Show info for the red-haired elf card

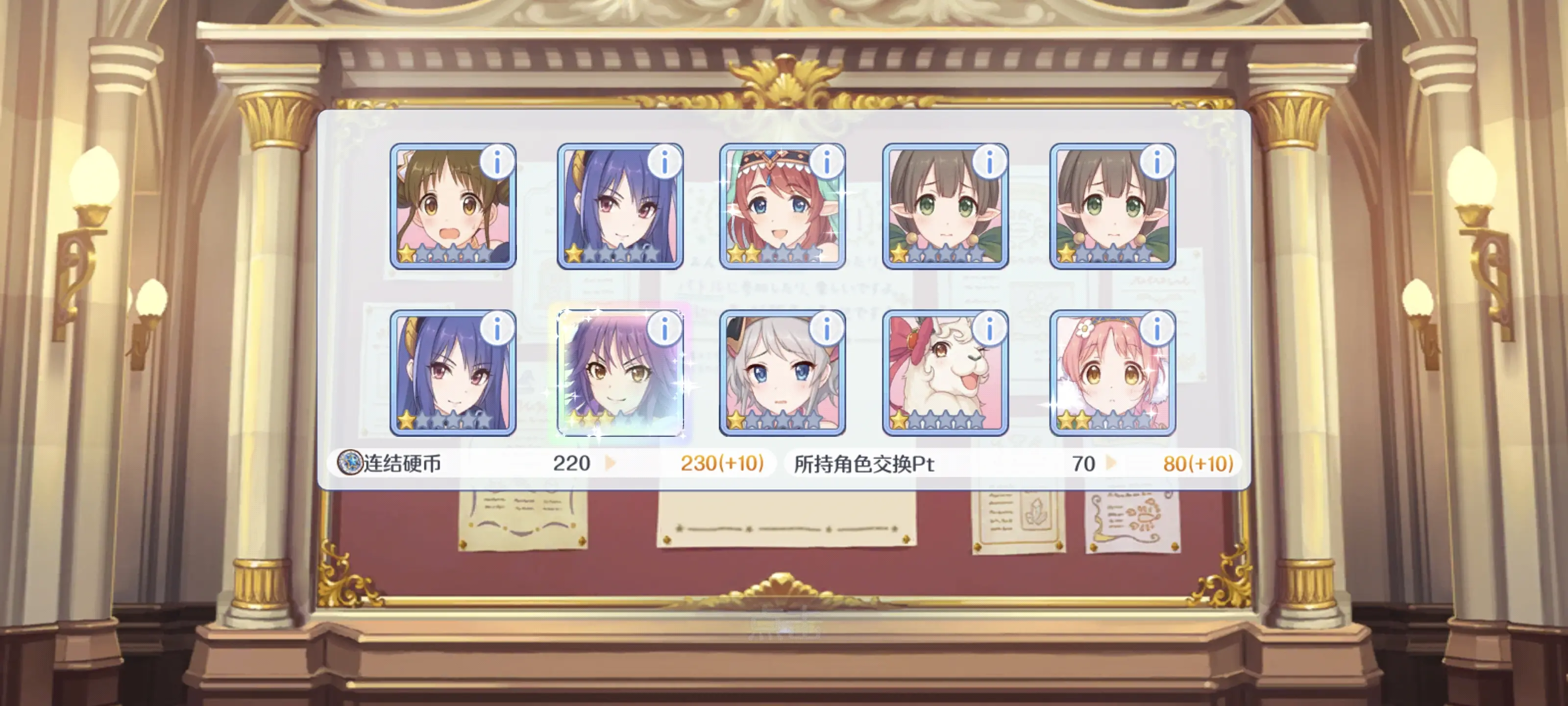827,162
